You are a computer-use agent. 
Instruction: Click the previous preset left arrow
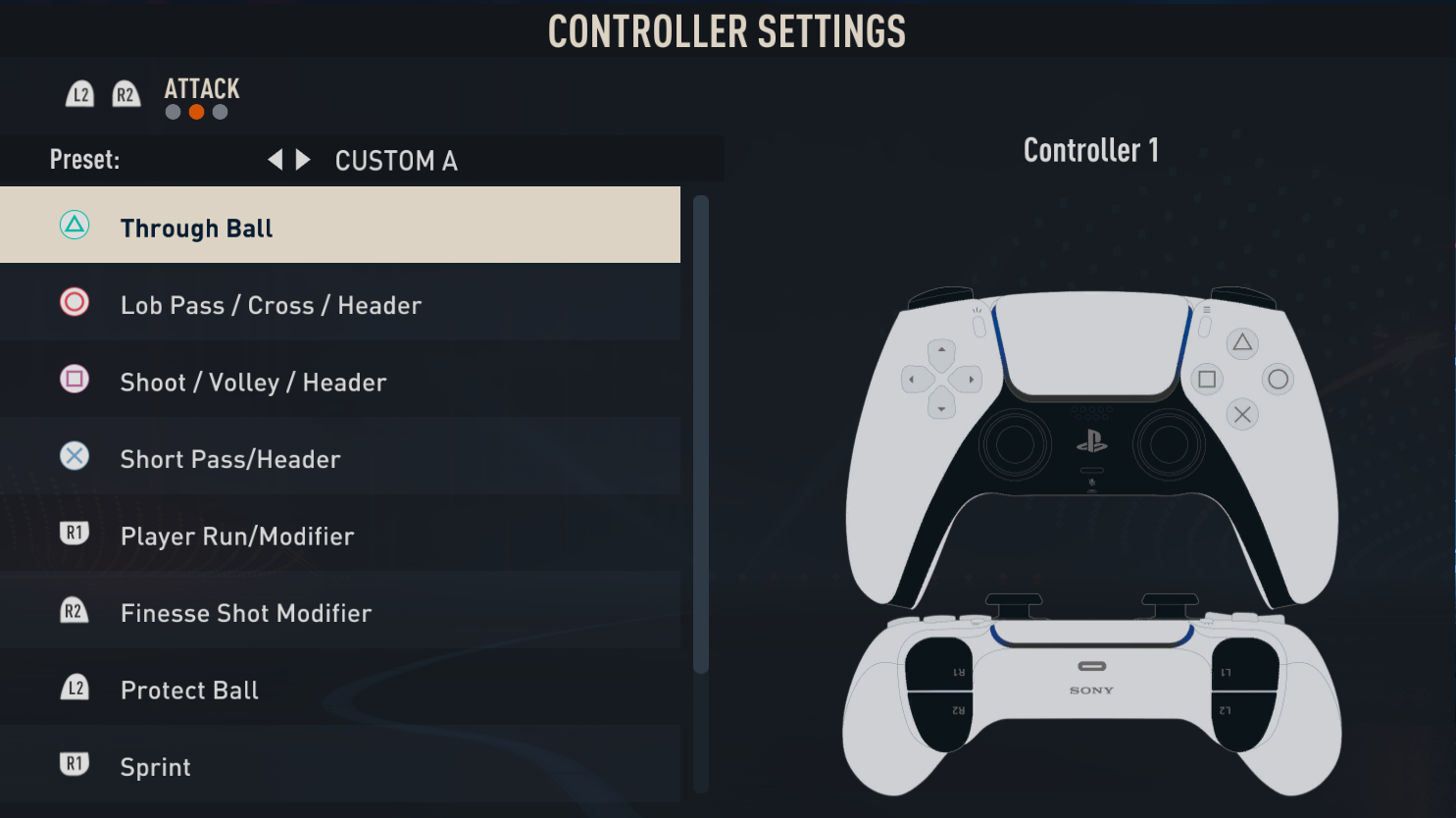point(276,160)
